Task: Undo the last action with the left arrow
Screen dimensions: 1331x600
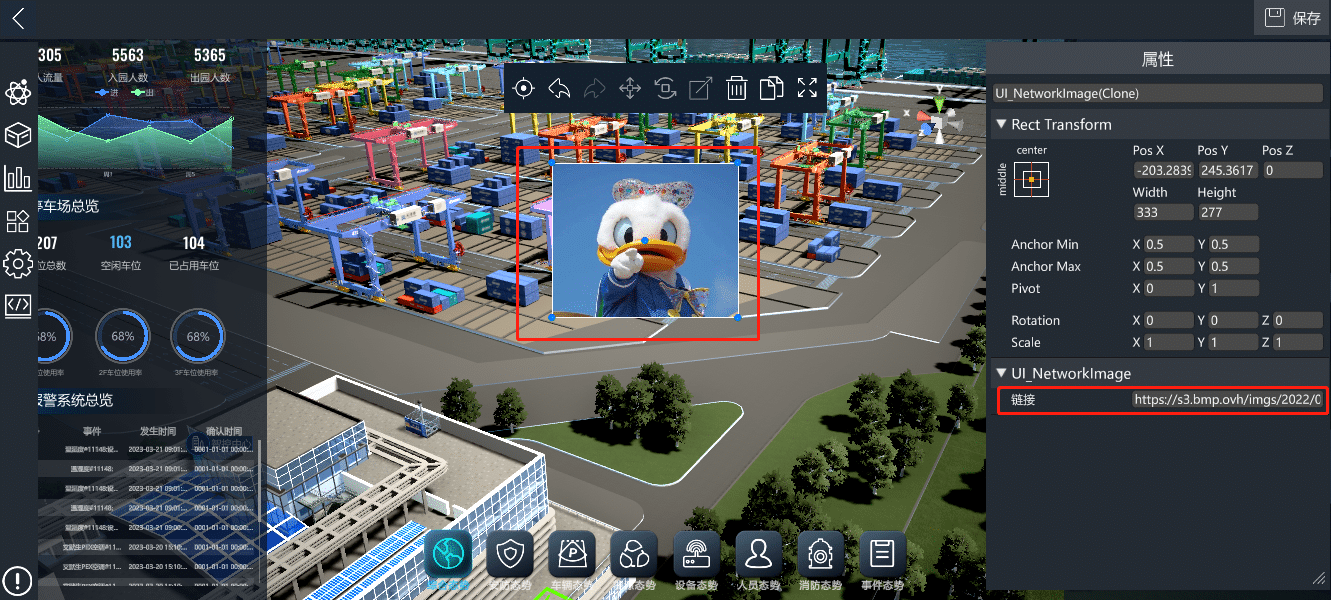Action: 559,88
